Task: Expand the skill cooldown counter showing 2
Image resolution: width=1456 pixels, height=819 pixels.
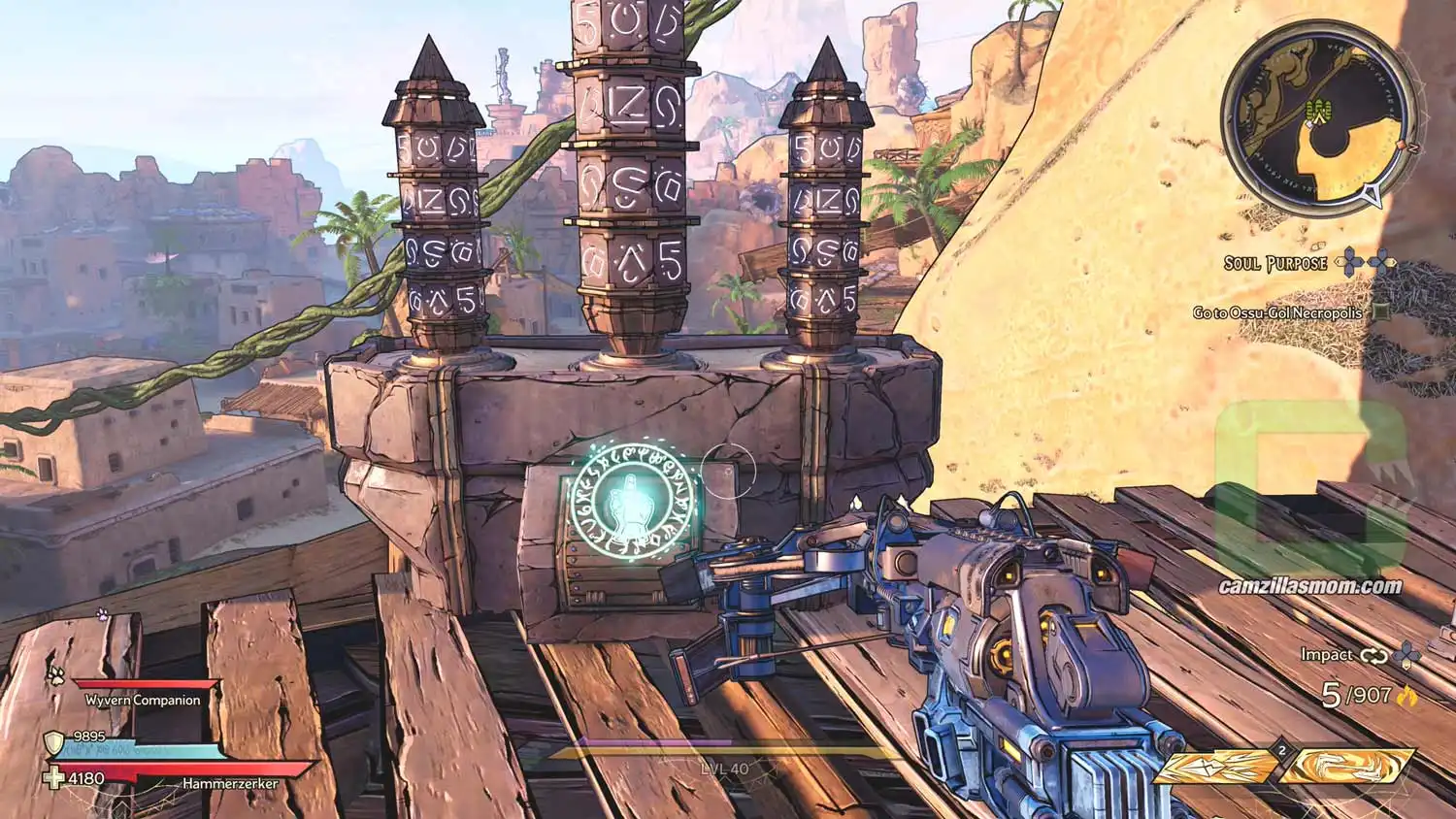Action: coord(1281,750)
